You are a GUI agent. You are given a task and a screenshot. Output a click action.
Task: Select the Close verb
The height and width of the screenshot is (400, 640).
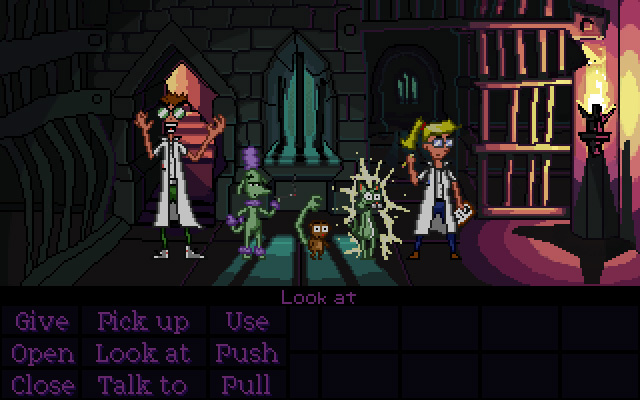[43, 385]
